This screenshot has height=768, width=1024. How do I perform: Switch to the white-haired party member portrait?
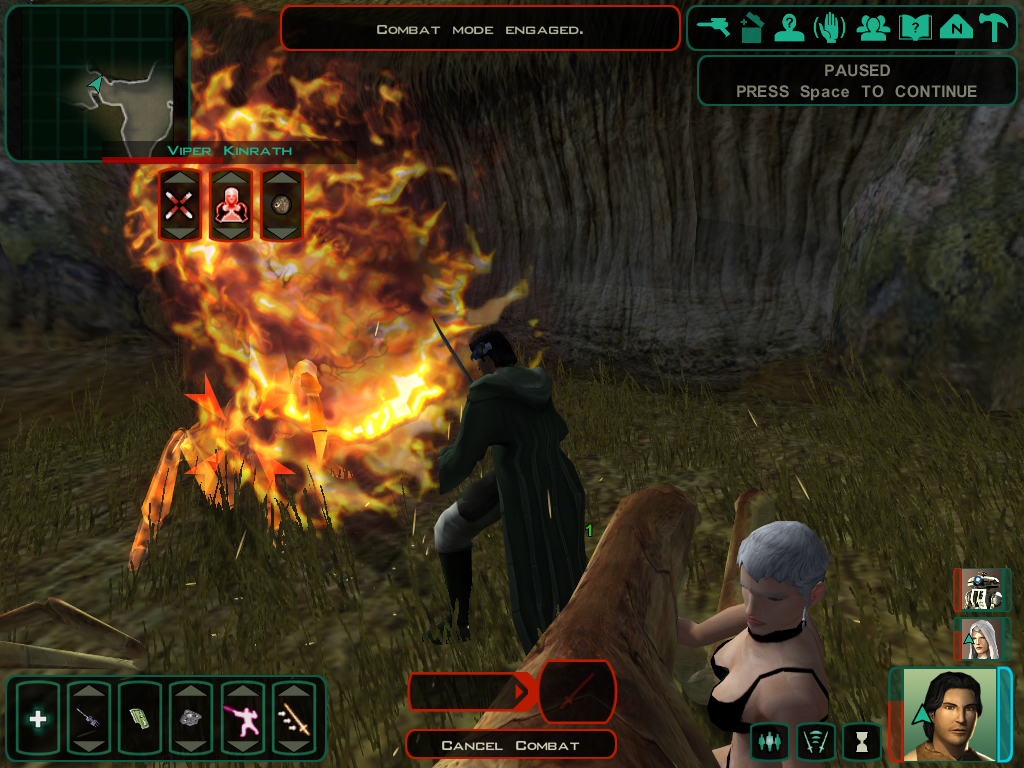pyautogui.click(x=982, y=639)
